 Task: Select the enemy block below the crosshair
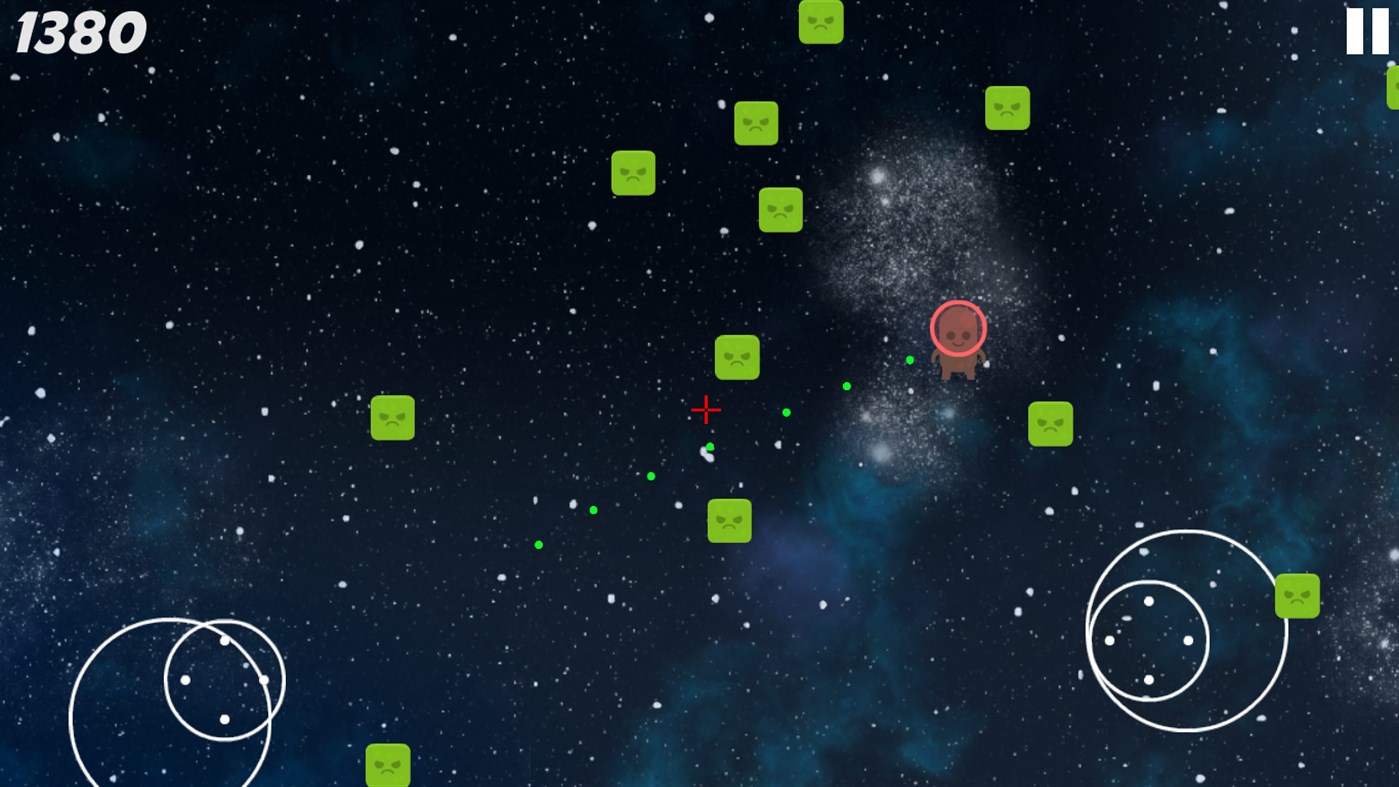tap(729, 519)
